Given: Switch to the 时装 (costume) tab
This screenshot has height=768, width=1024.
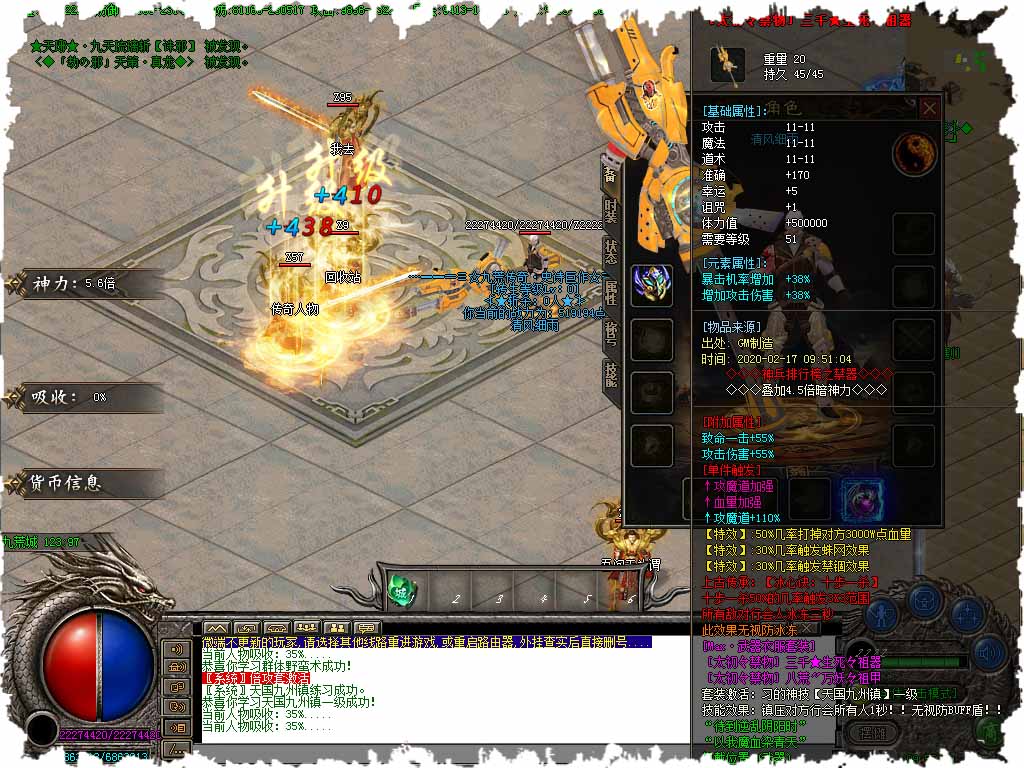Looking at the screenshot, I should pyautogui.click(x=610, y=211).
